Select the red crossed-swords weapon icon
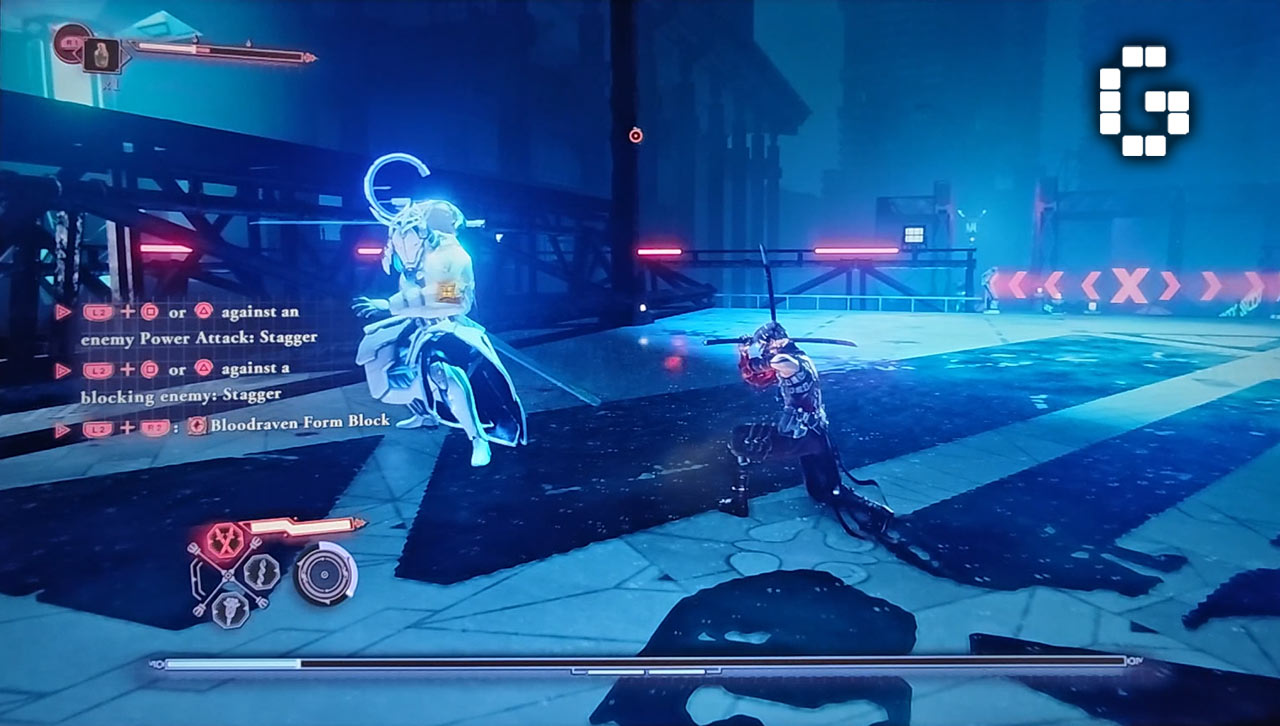The height and width of the screenshot is (726, 1280). click(x=224, y=540)
